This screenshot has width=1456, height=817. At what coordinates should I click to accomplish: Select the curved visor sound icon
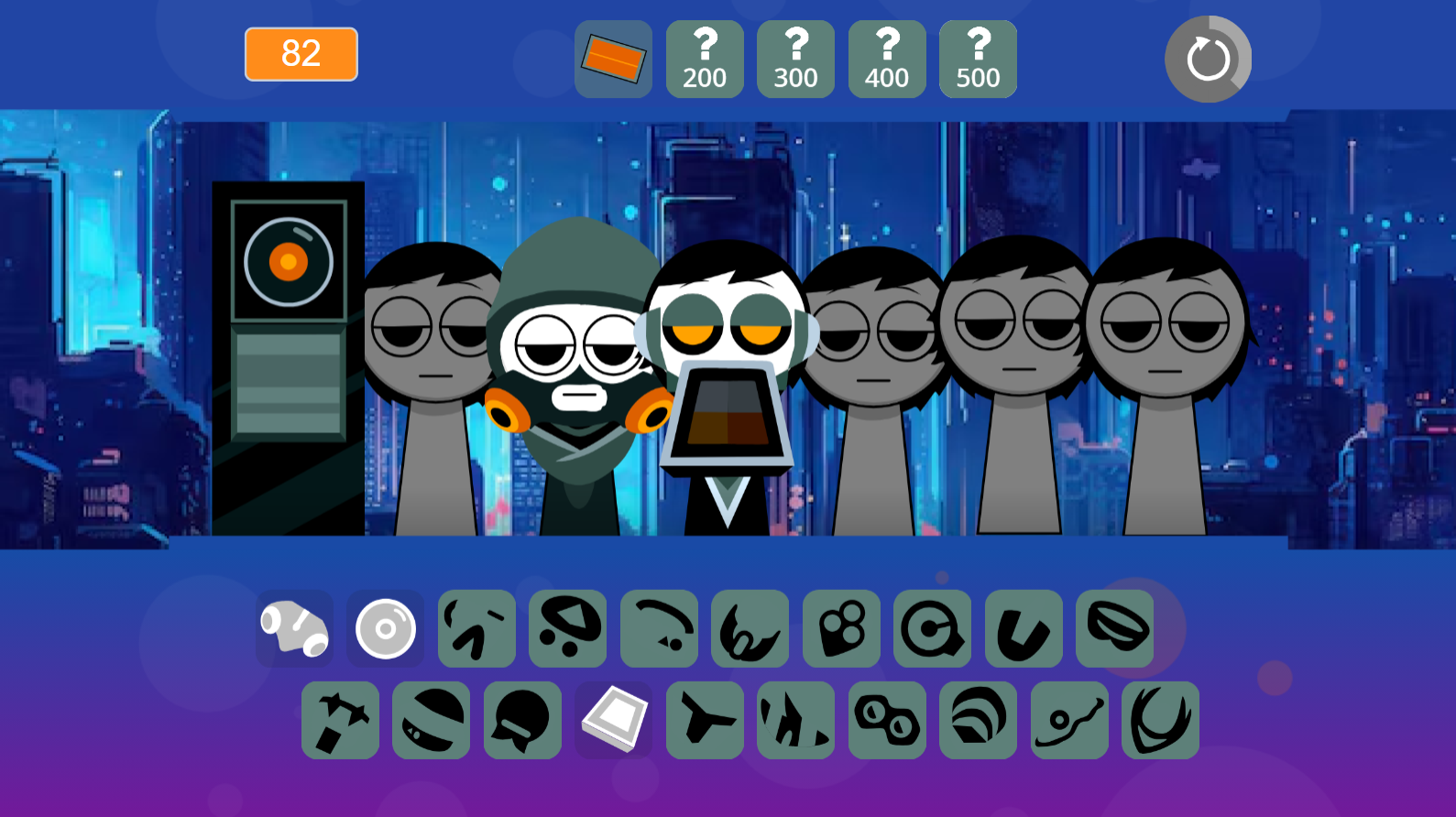[x=660, y=629]
